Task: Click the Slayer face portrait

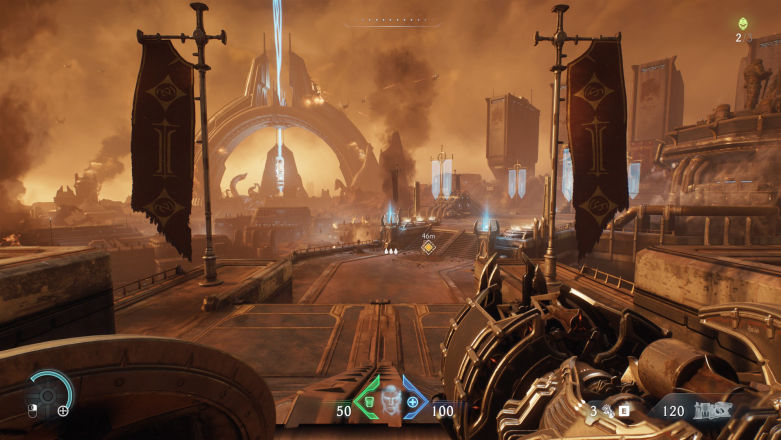Action: tap(389, 399)
